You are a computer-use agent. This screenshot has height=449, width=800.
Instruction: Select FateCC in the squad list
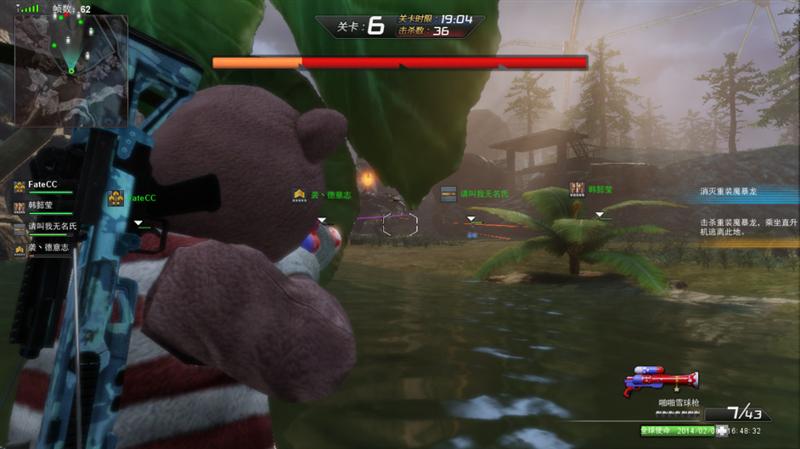(x=42, y=186)
